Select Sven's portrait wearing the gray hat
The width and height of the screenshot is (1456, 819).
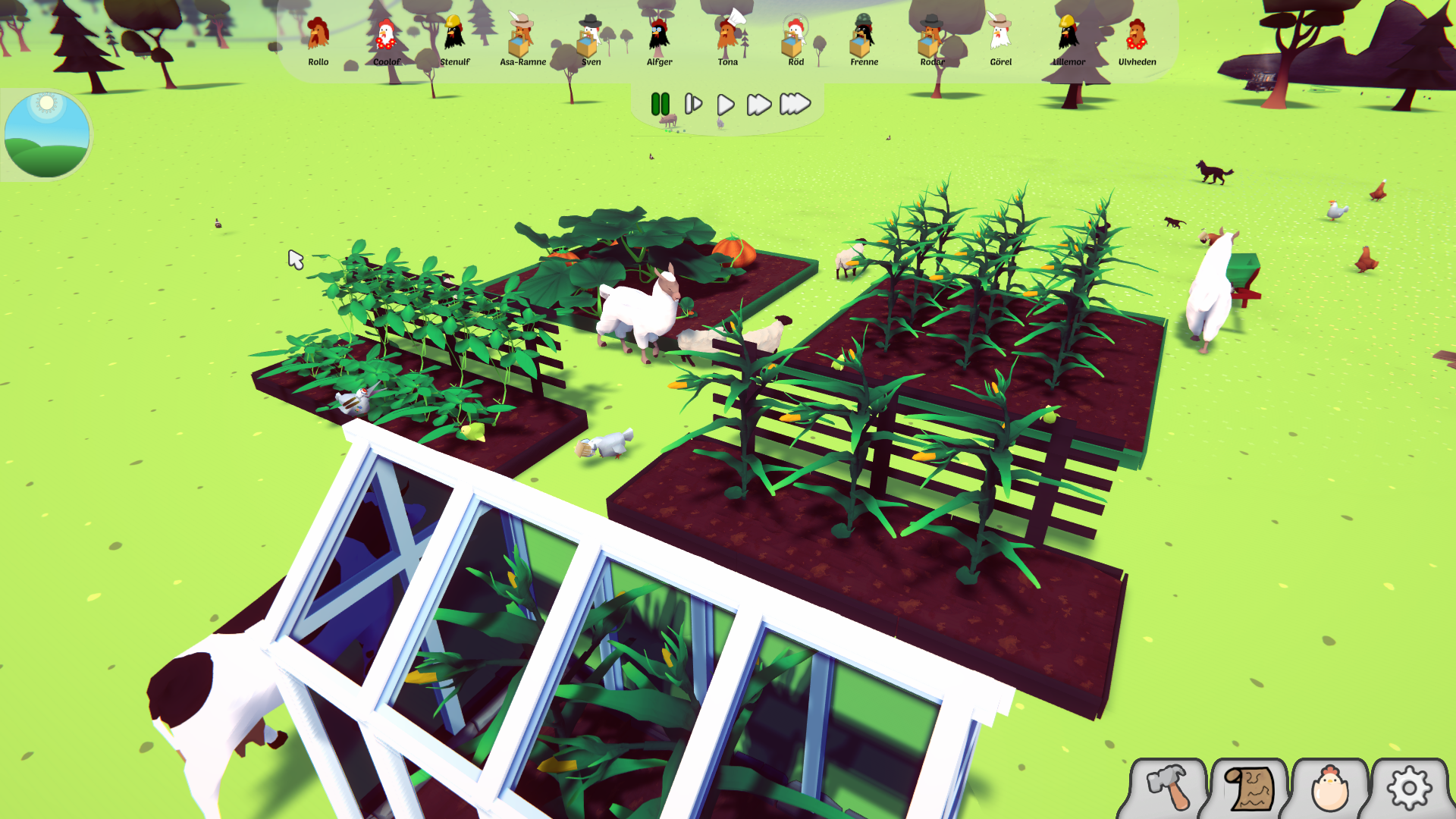591,34
